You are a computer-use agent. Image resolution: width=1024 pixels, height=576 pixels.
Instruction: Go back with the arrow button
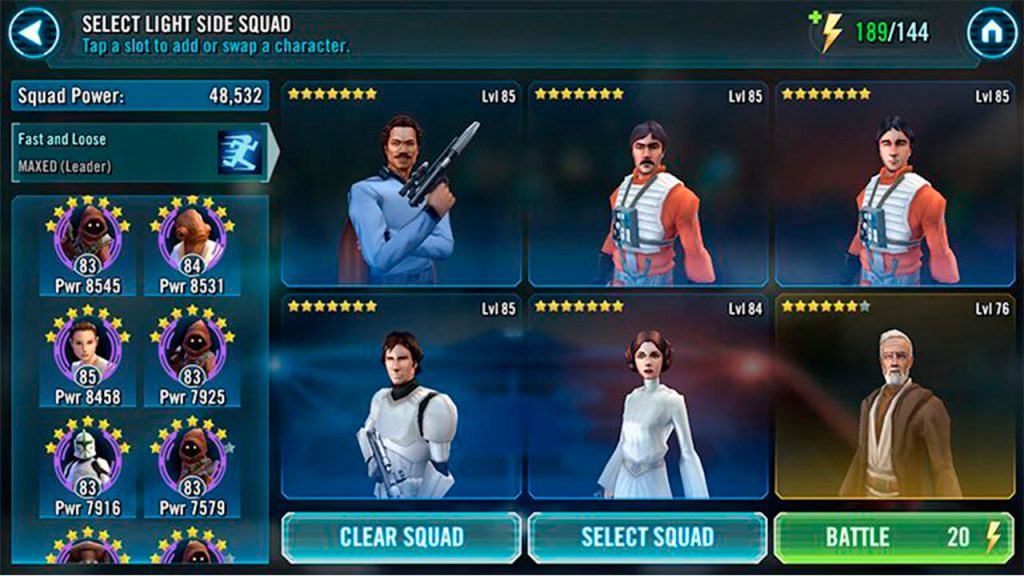[x=33, y=33]
